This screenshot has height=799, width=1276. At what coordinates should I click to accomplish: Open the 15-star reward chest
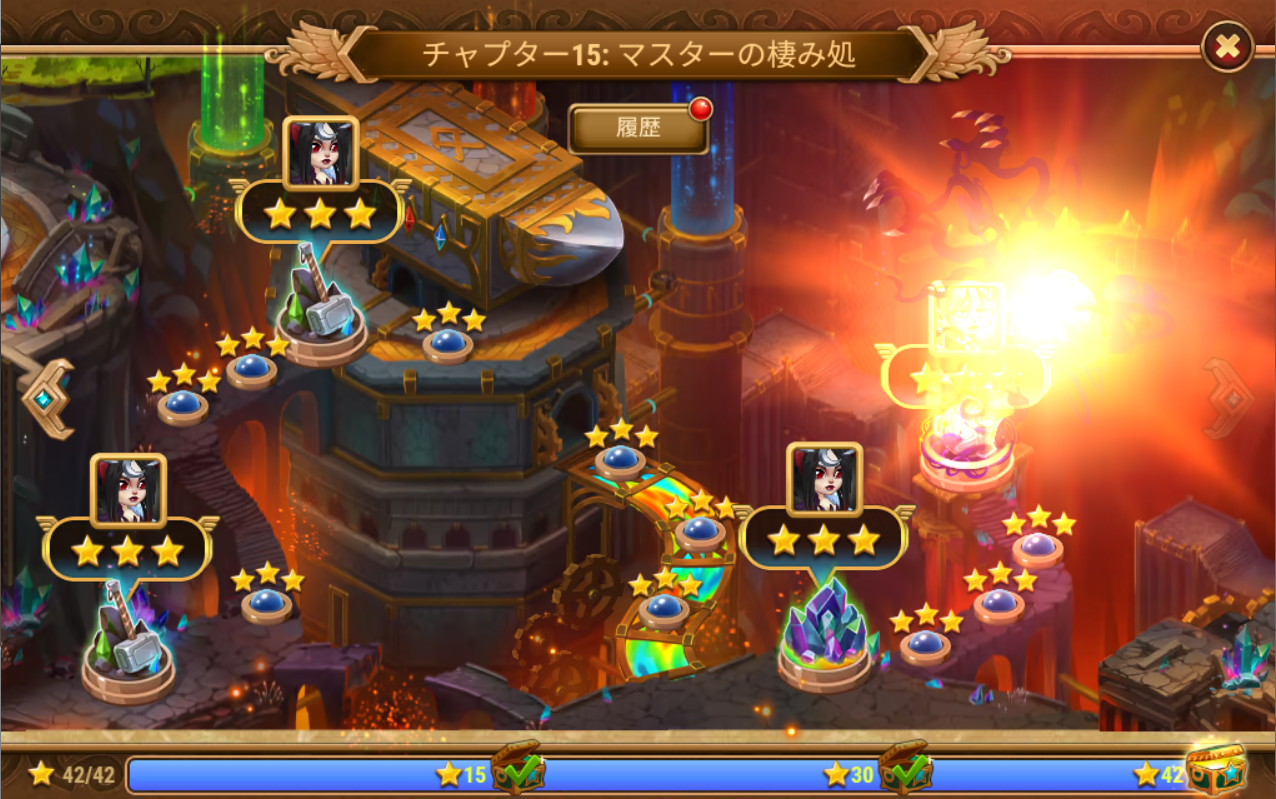point(517,769)
